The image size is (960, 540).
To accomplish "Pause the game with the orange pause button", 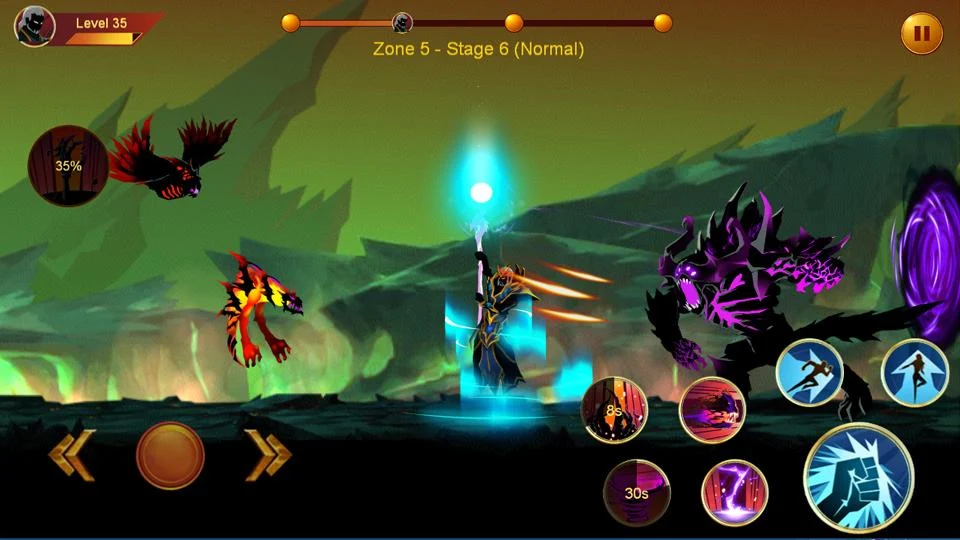I will click(921, 33).
